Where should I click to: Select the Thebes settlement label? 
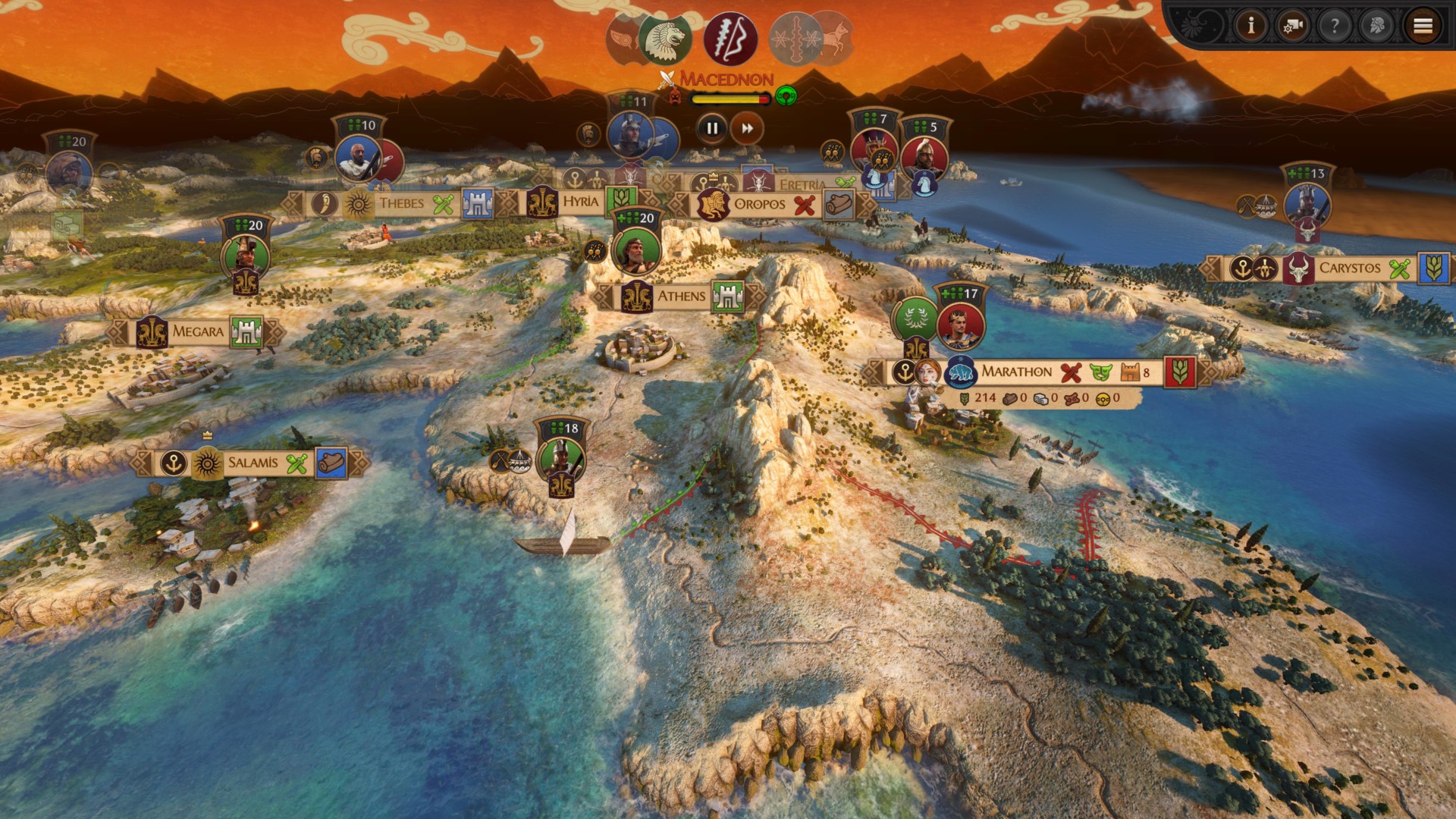(x=401, y=203)
